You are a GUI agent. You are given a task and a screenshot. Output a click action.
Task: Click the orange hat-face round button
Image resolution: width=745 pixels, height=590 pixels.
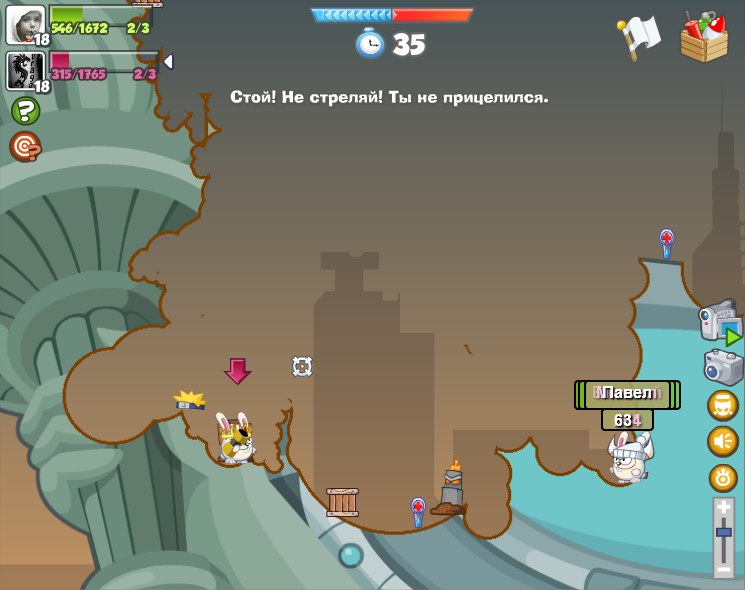point(723,405)
